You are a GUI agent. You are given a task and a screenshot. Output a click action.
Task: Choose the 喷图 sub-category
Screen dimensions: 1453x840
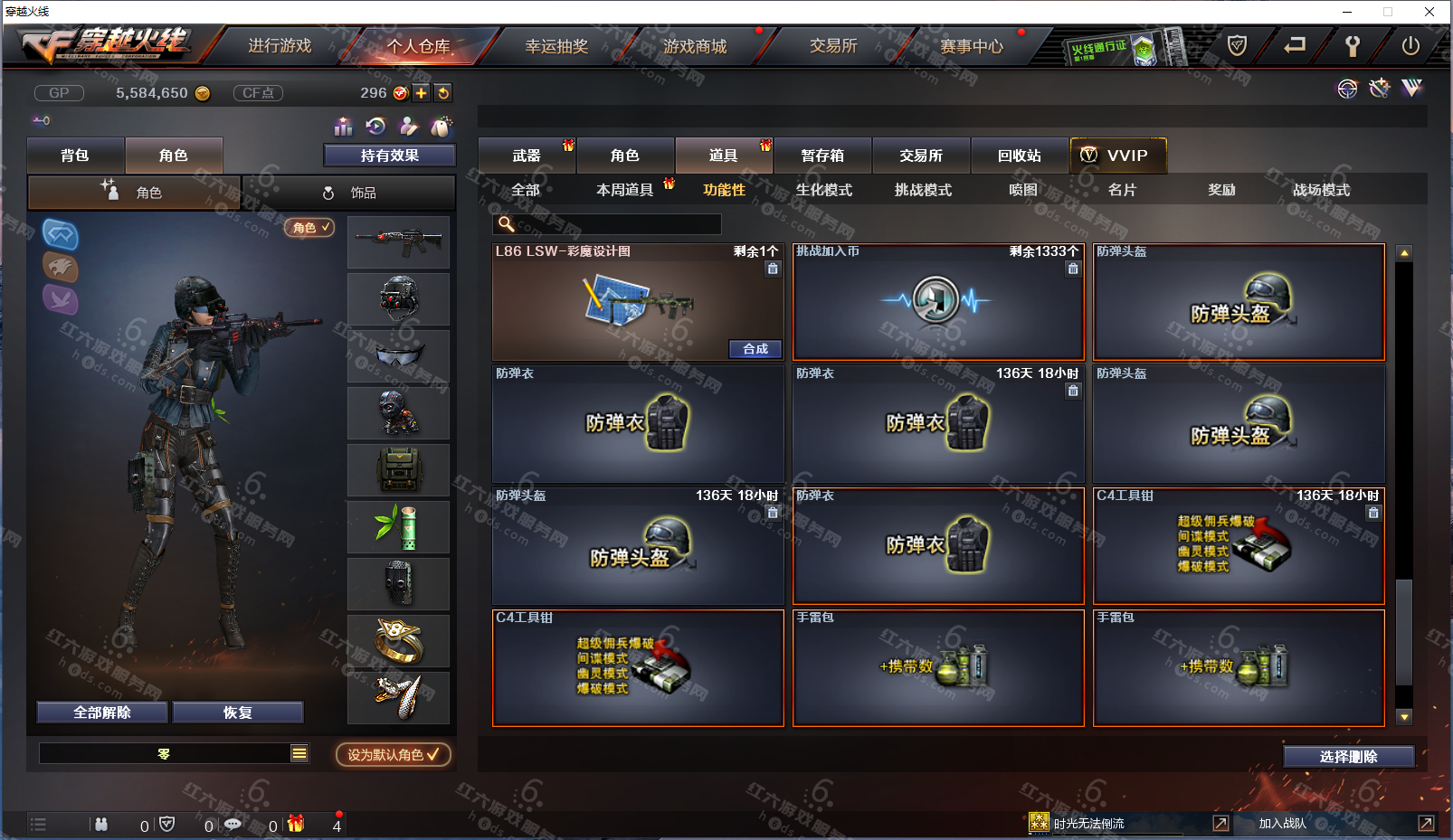click(x=1023, y=190)
